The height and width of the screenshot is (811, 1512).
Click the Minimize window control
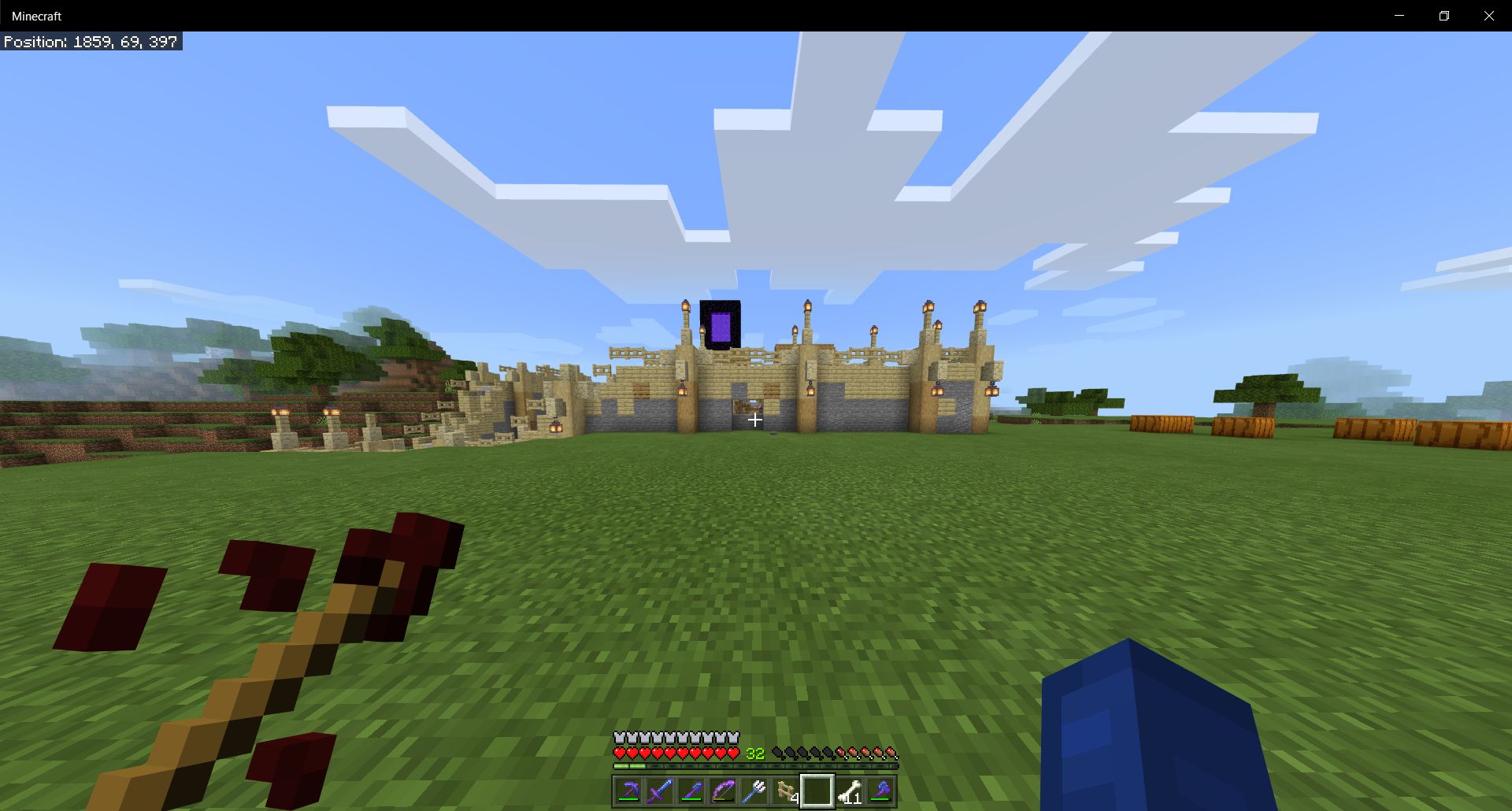click(x=1399, y=15)
